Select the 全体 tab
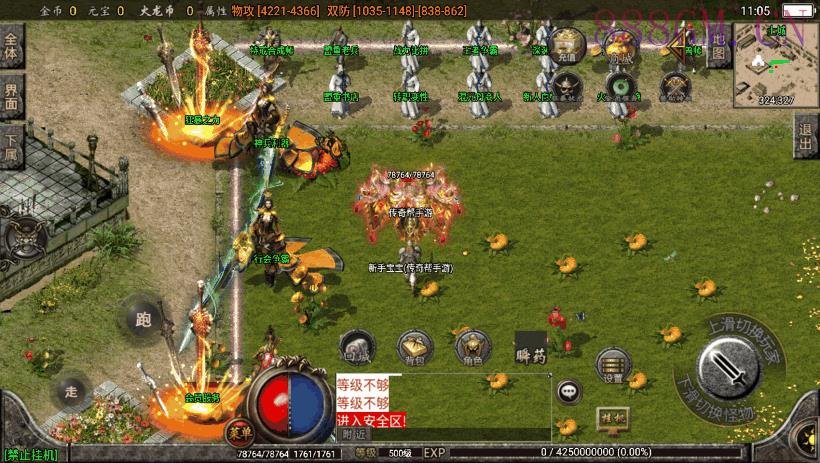 point(12,49)
